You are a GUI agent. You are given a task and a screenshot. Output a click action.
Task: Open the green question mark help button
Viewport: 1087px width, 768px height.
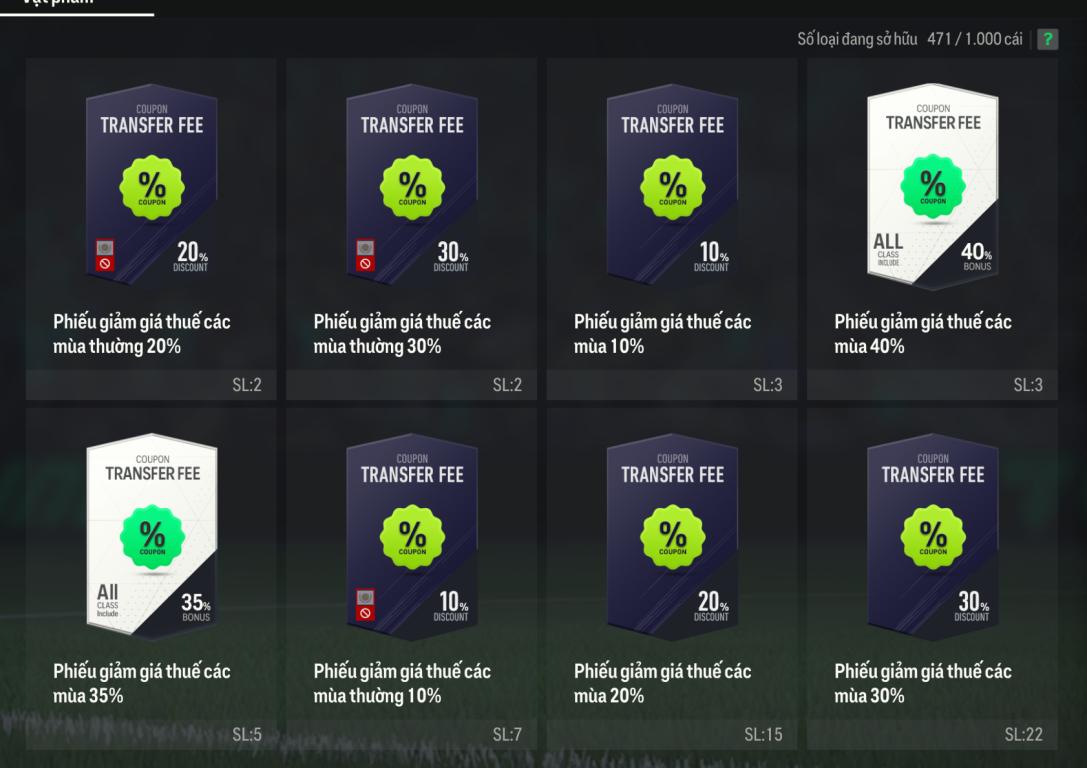1048,39
